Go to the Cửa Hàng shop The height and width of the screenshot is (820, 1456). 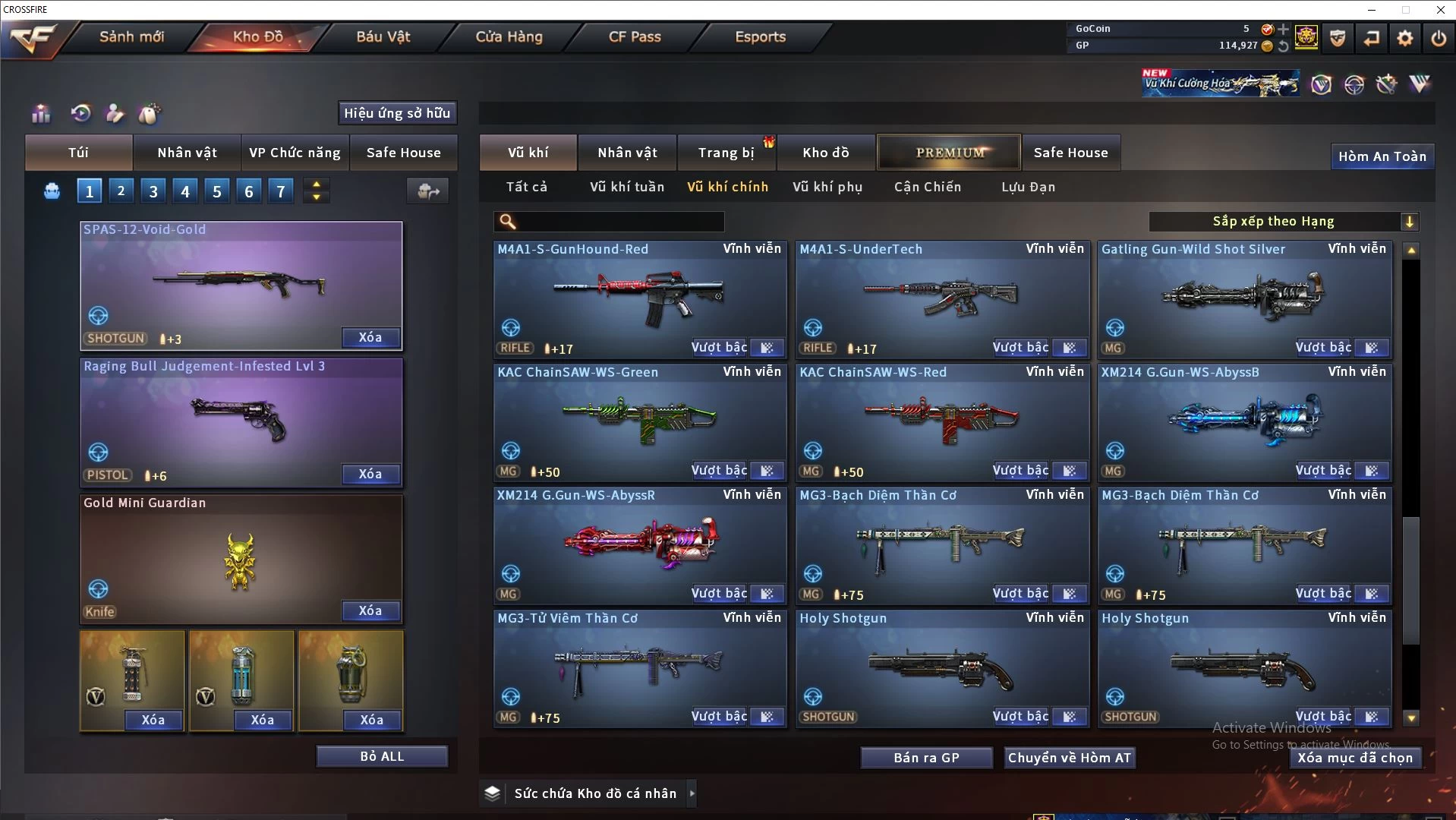pyautogui.click(x=509, y=36)
